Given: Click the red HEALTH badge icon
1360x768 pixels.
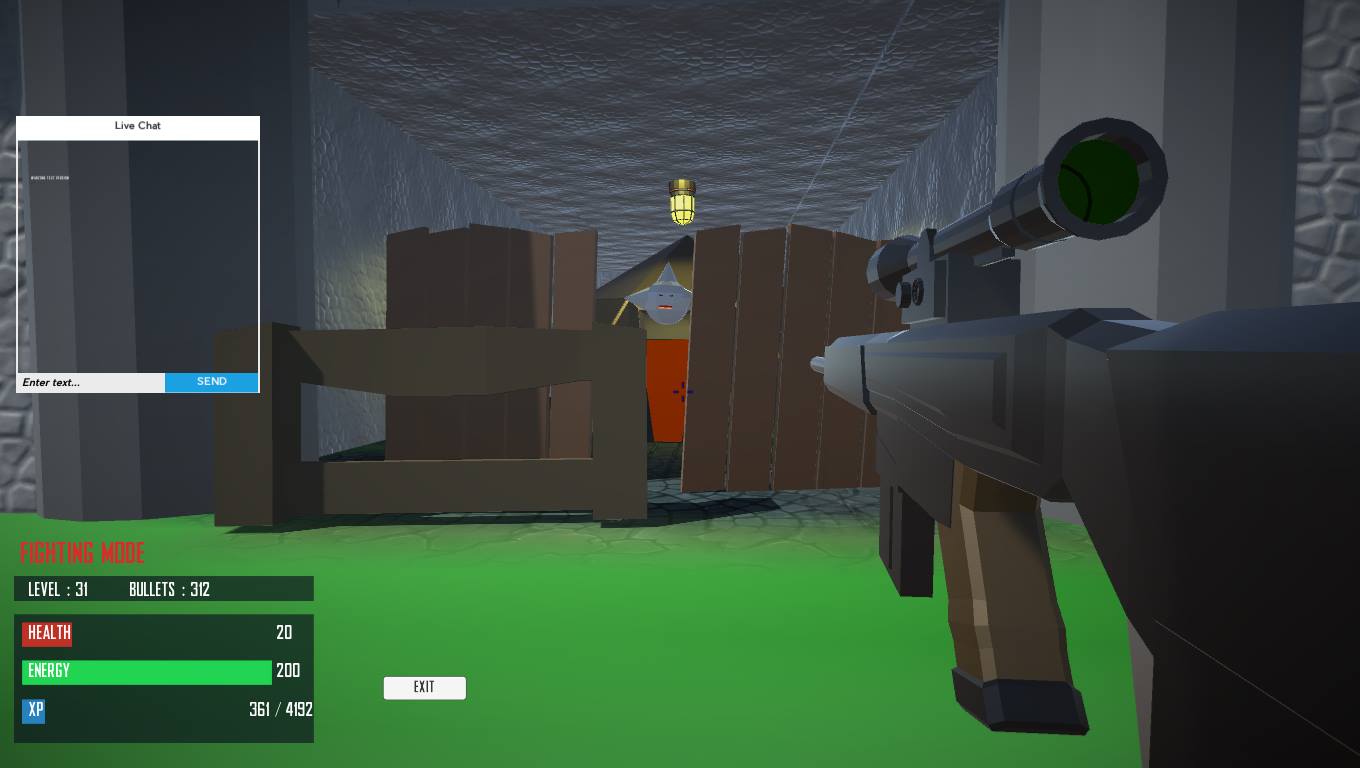Looking at the screenshot, I should click(46, 633).
